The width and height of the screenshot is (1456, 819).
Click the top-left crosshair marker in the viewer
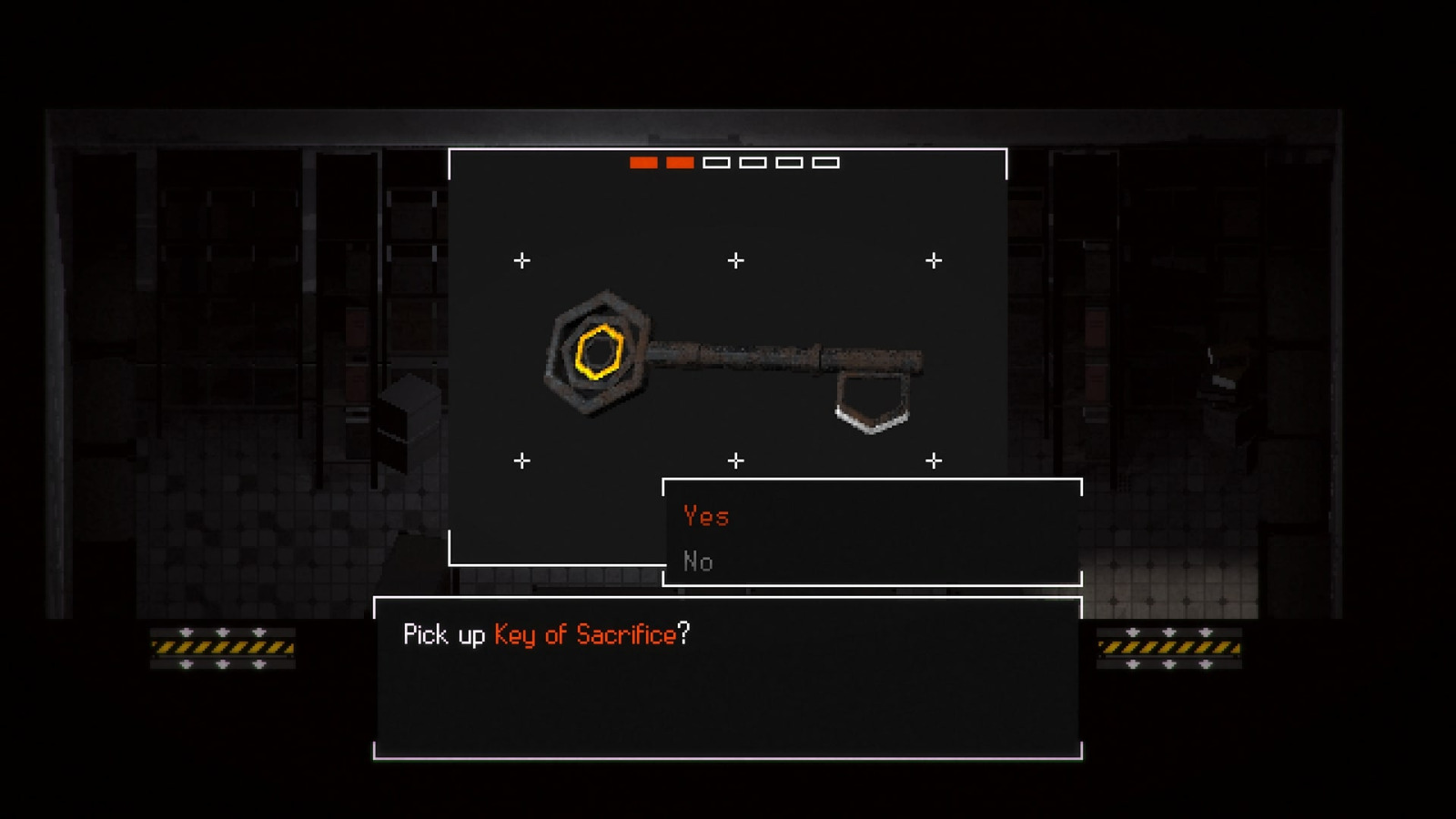pyautogui.click(x=521, y=258)
